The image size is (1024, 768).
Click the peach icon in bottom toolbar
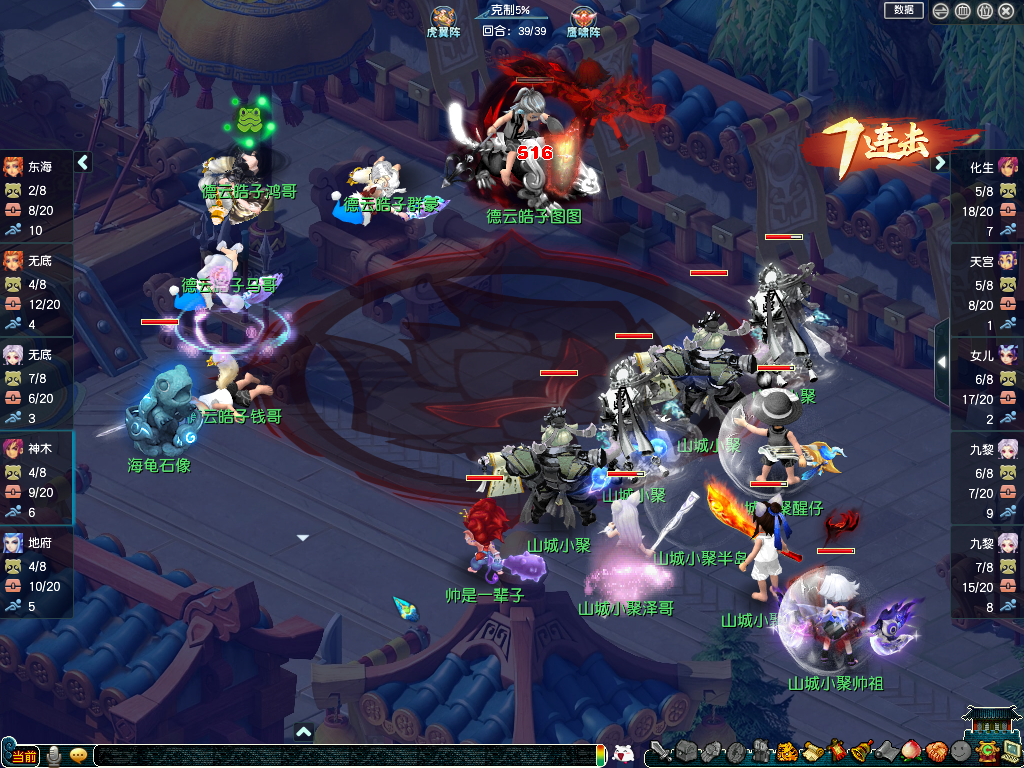912,751
